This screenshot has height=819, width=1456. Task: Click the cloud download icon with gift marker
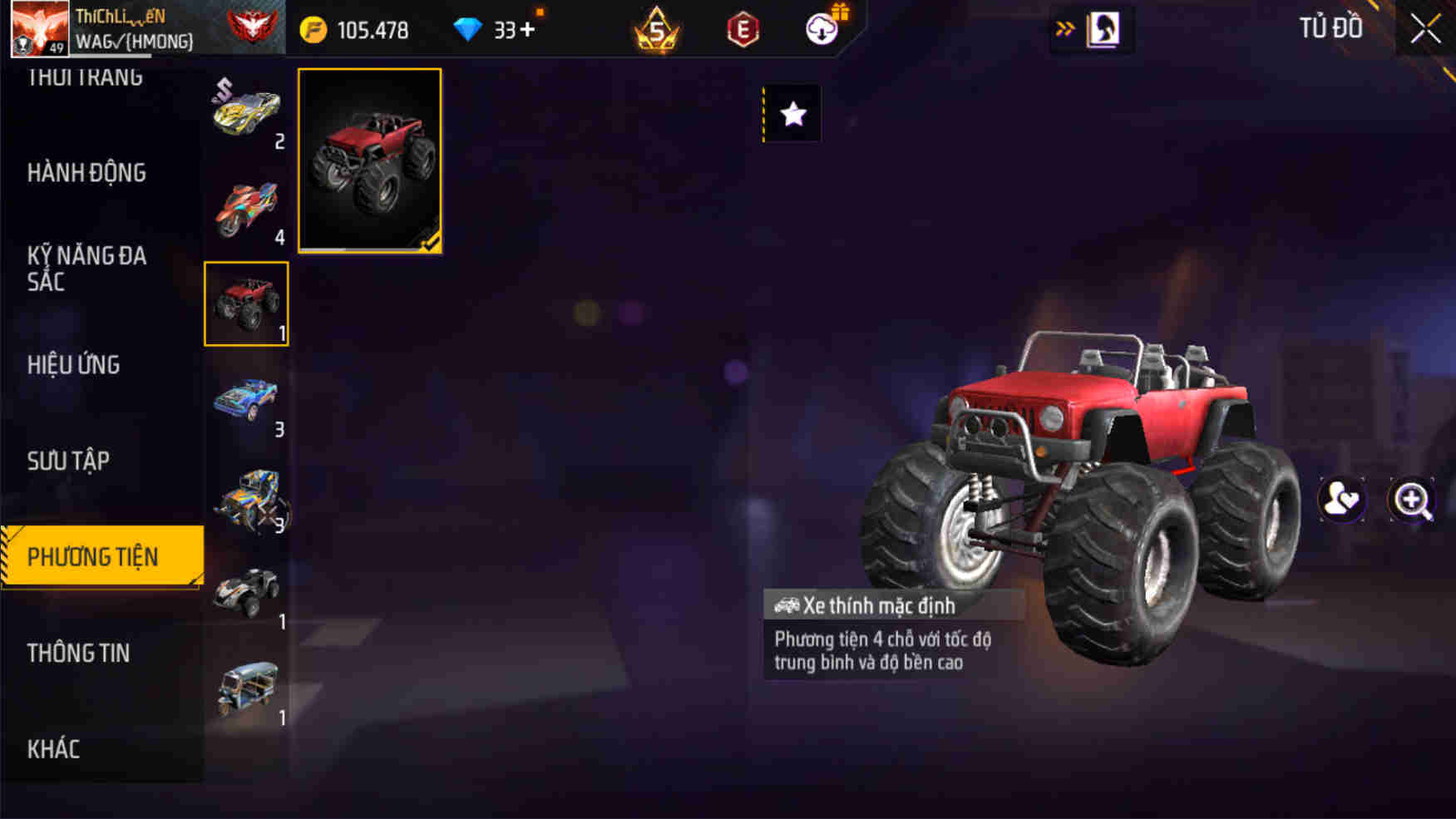[820, 29]
